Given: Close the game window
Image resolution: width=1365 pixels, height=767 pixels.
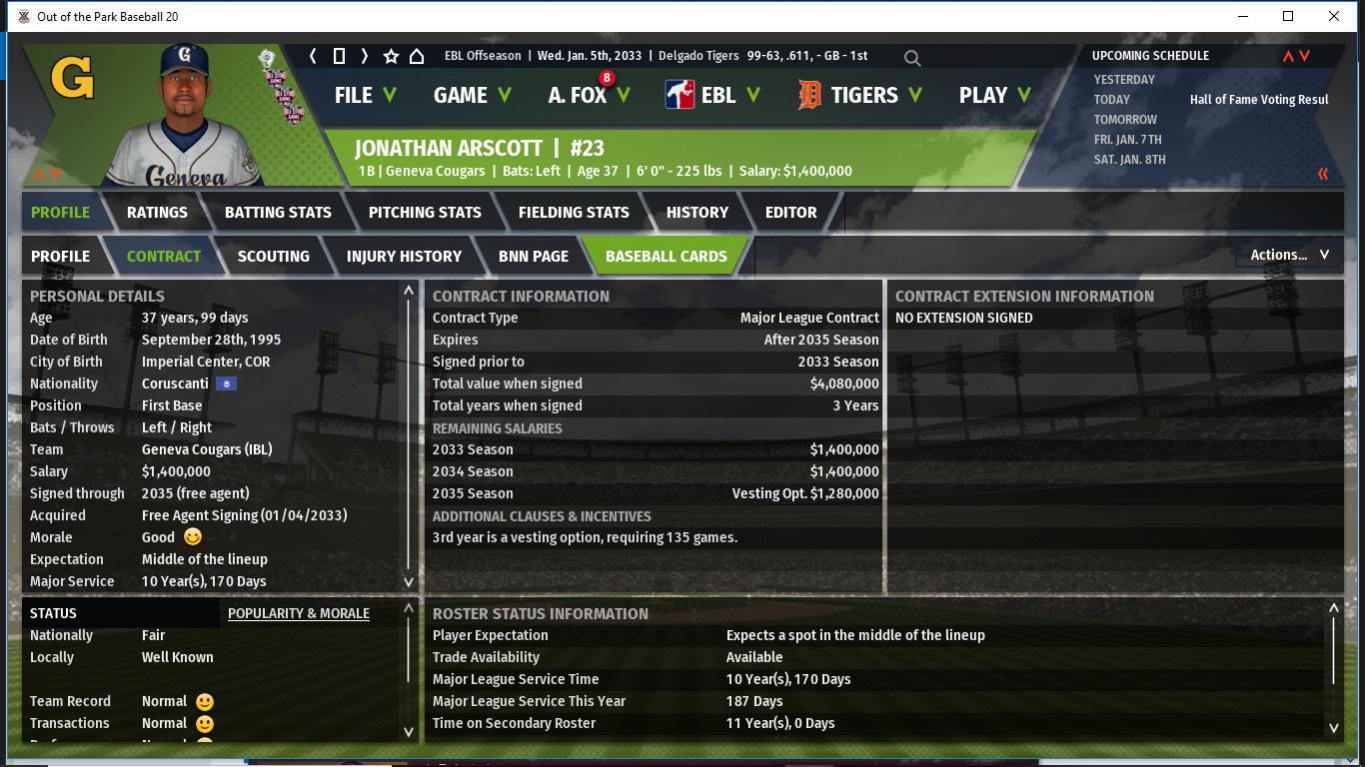Looking at the screenshot, I should [1333, 16].
